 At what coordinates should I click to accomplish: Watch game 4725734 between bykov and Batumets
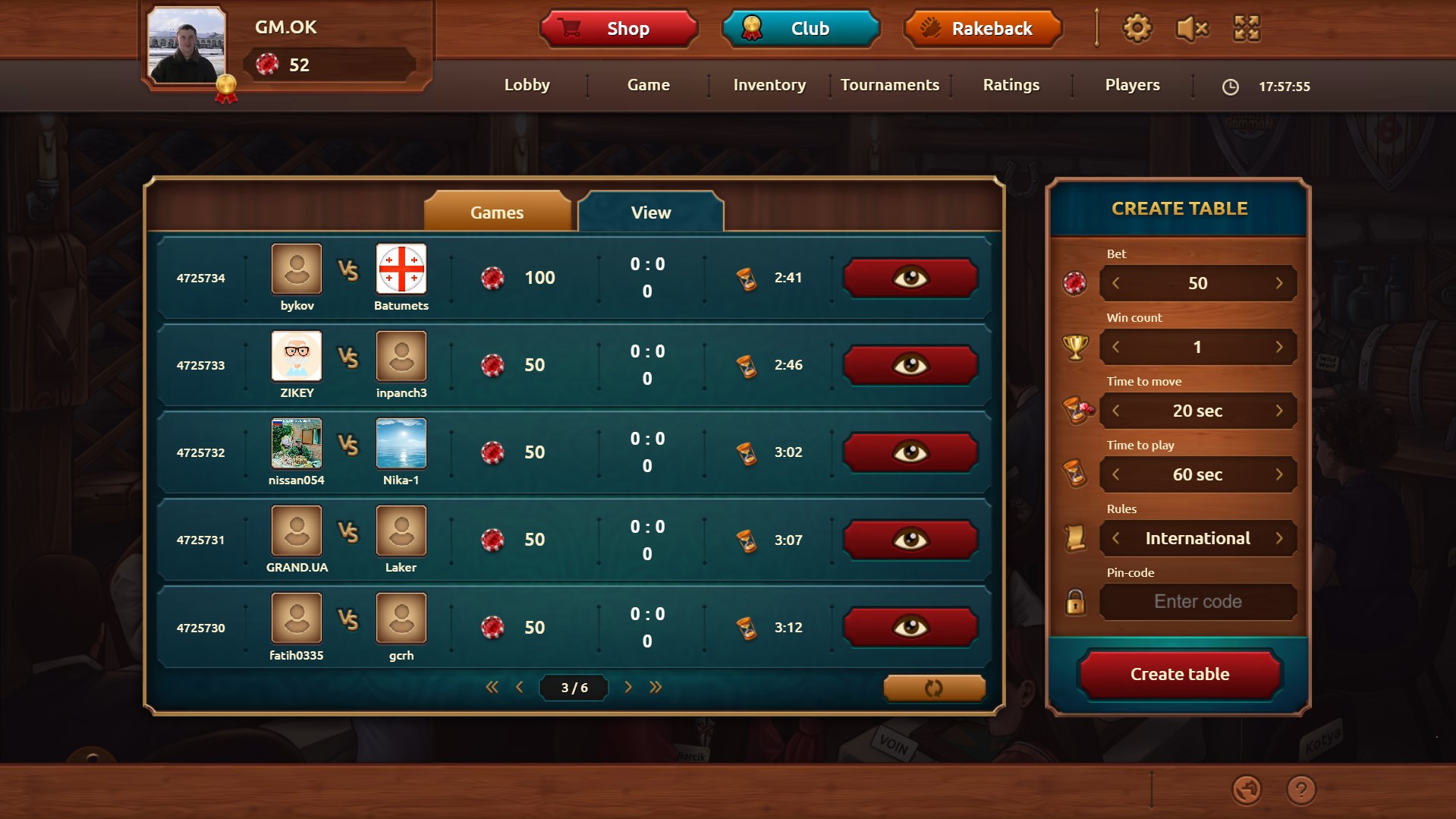click(x=910, y=277)
